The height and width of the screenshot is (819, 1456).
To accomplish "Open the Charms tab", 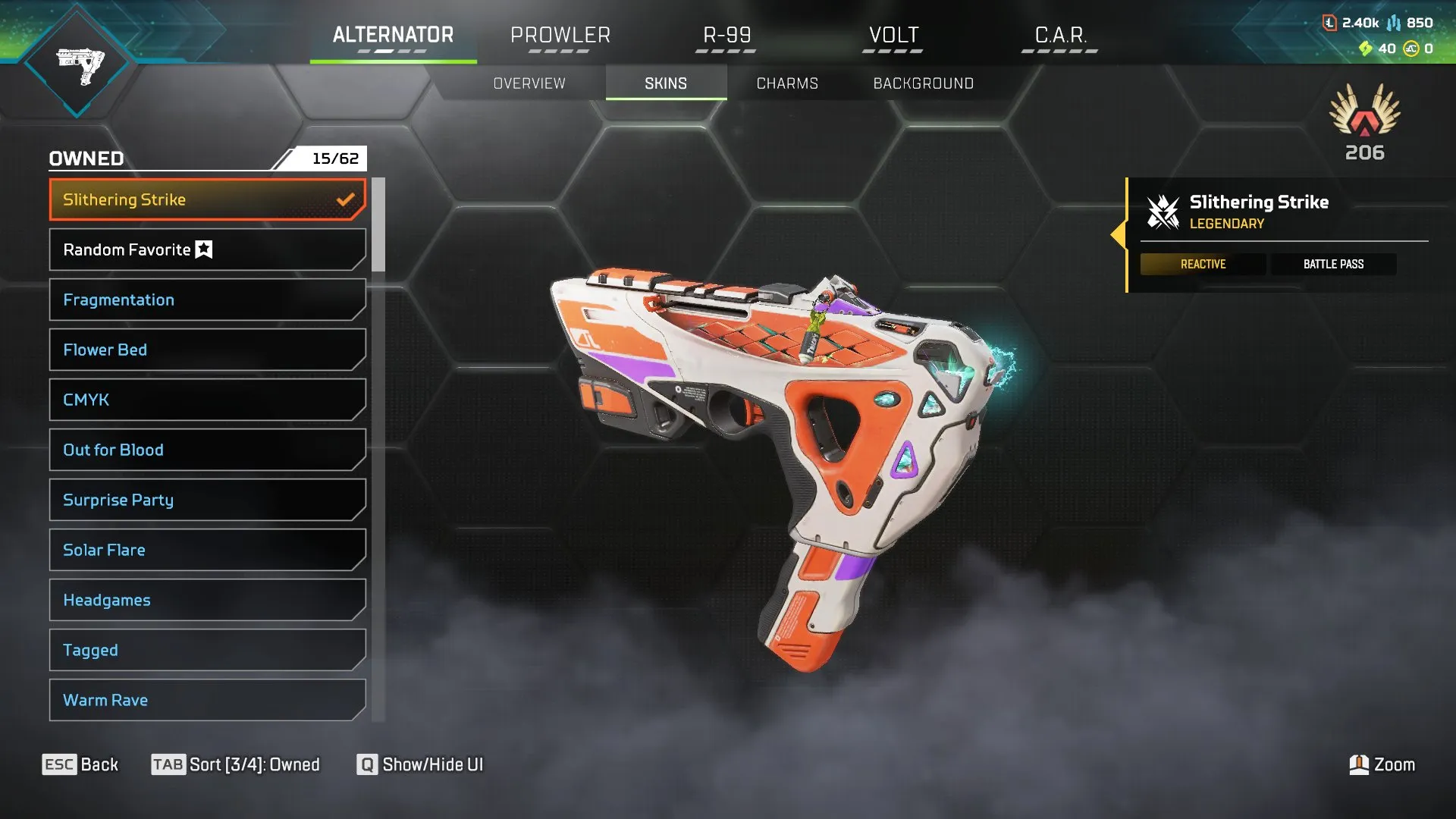I will [786, 83].
